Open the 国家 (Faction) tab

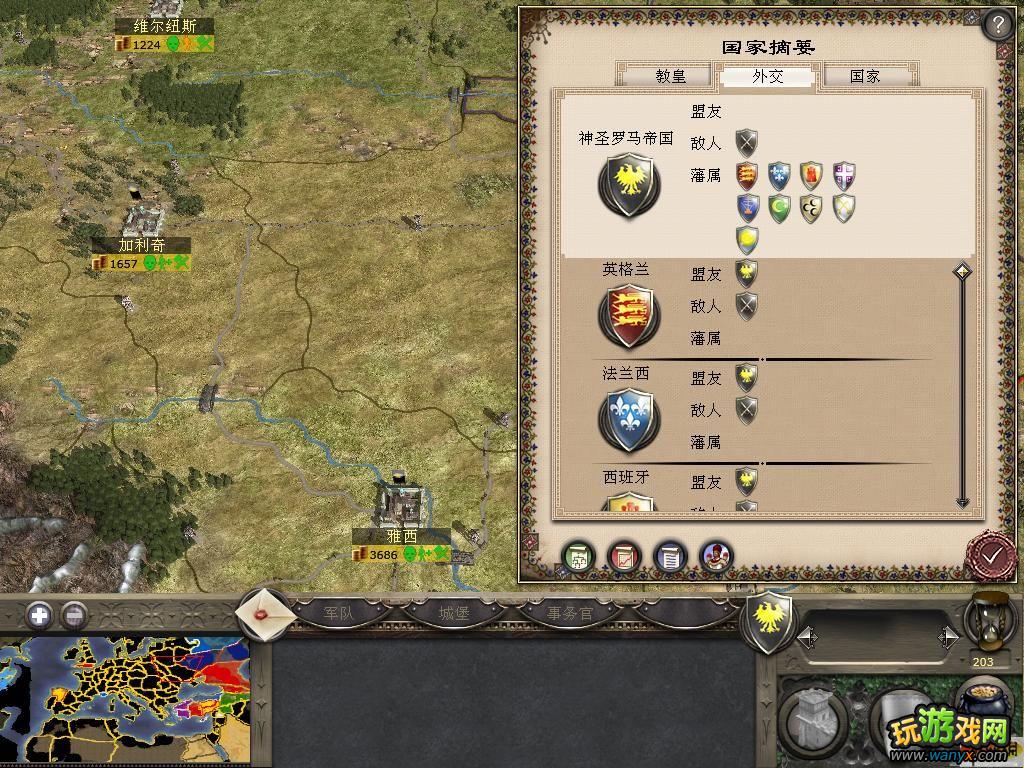[865, 76]
